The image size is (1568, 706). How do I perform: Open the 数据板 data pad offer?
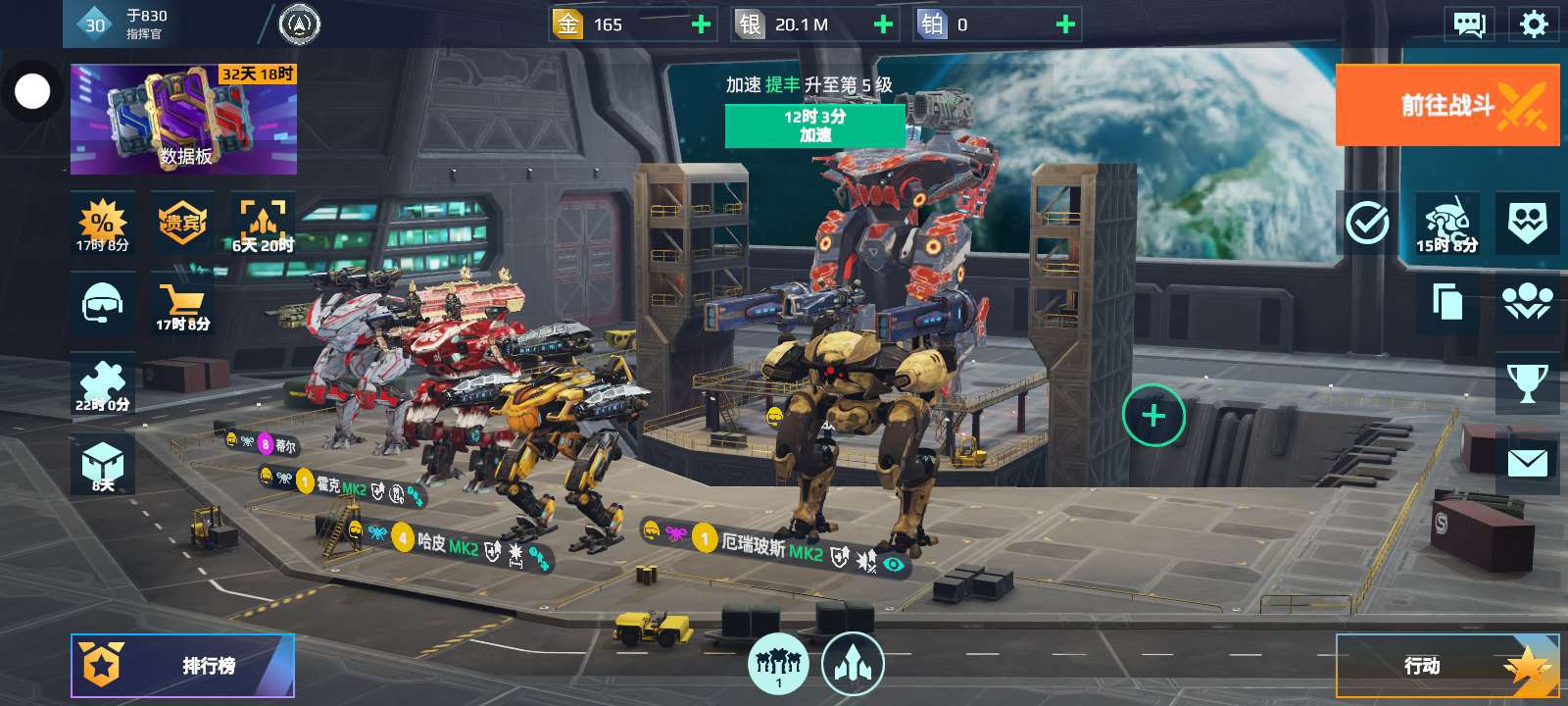coord(183,120)
